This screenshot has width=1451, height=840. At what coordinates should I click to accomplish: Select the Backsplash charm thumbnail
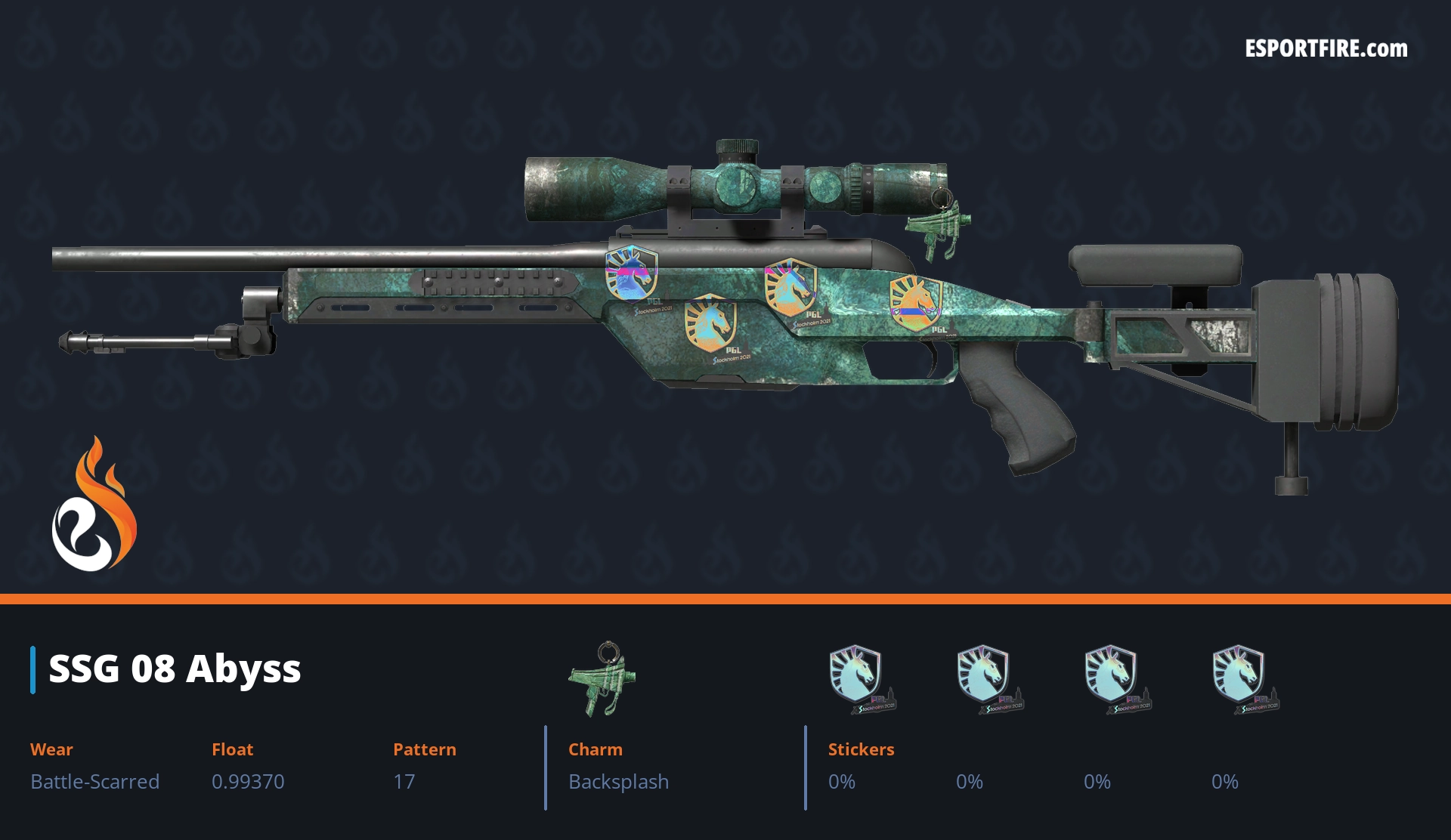[602, 678]
